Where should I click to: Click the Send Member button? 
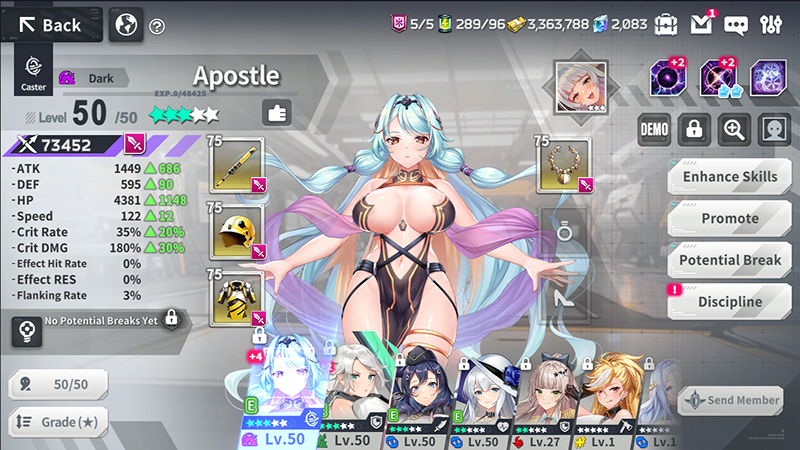pos(731,400)
